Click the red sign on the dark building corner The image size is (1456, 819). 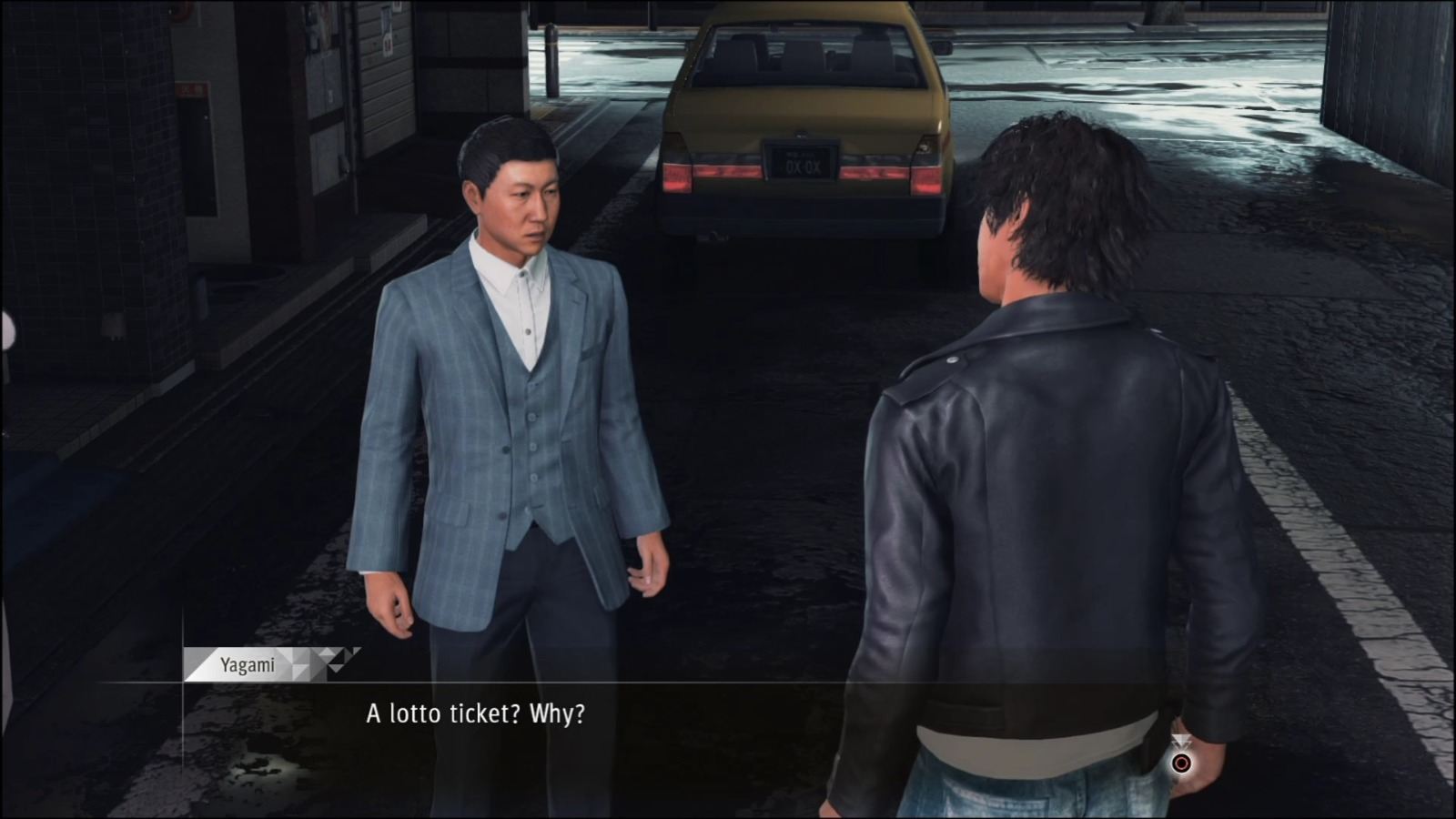point(180,11)
